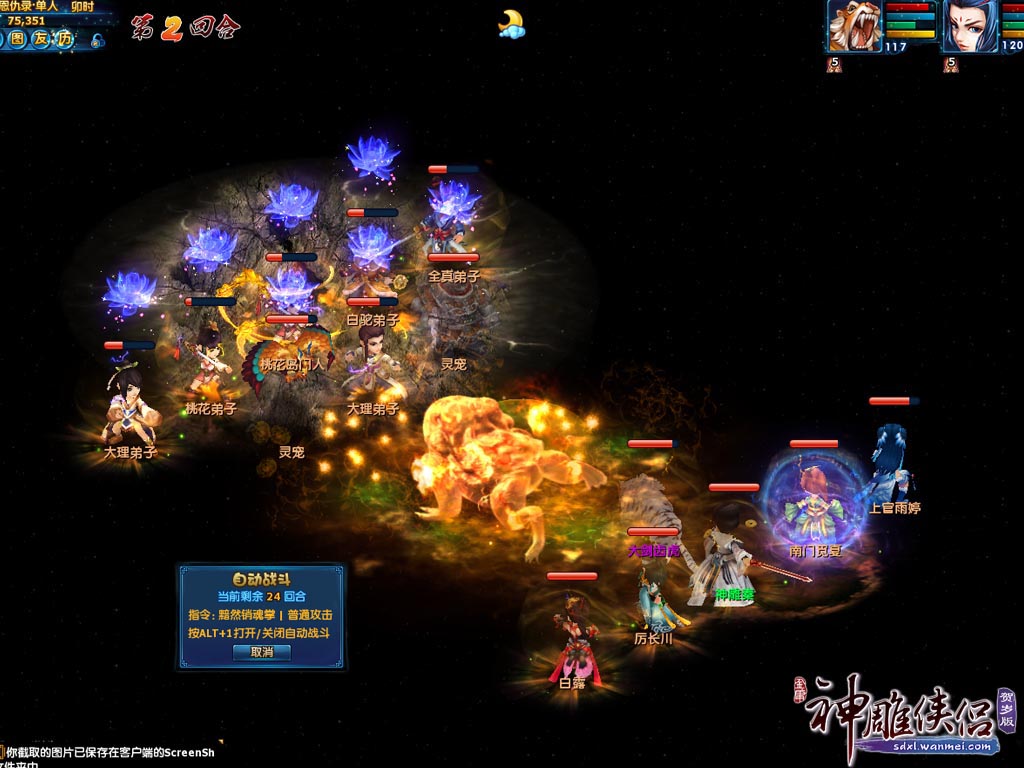Click the buff icon under the character portrait
This screenshot has height=768, width=1024.
point(951,64)
